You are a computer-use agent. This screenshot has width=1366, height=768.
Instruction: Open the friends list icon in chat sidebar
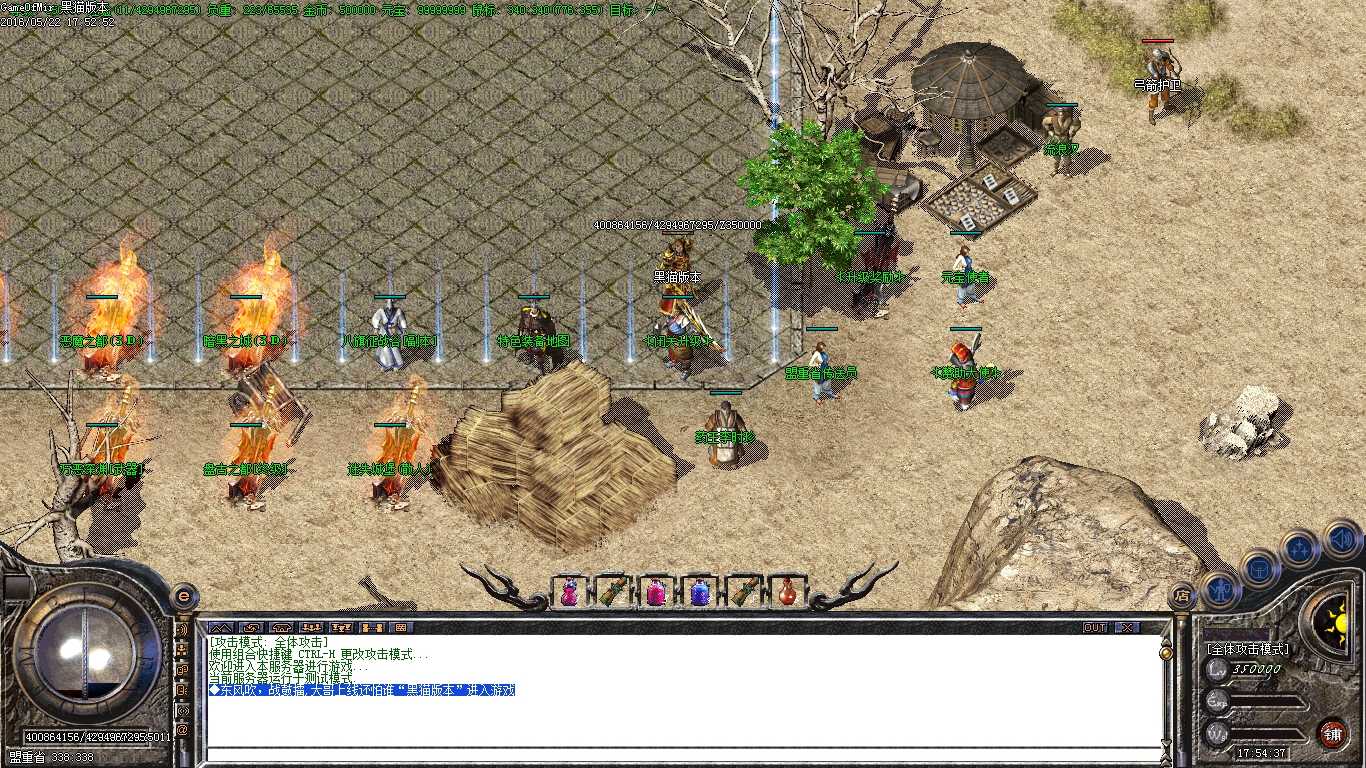click(x=182, y=687)
